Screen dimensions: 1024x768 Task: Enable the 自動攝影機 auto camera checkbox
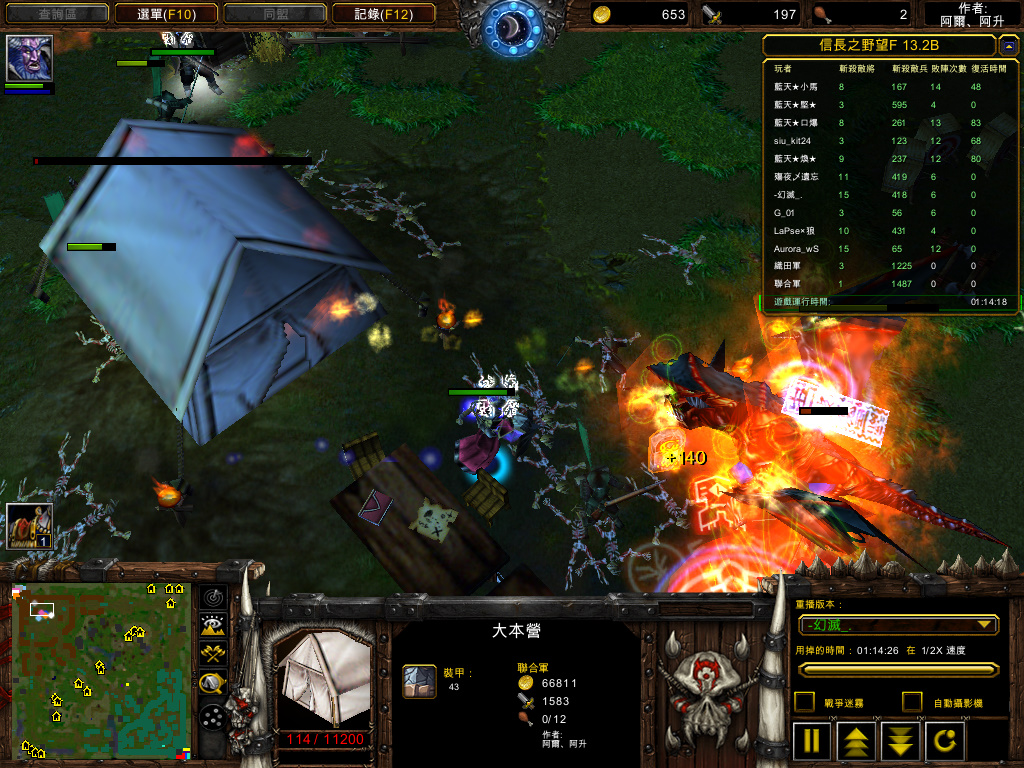(x=912, y=702)
